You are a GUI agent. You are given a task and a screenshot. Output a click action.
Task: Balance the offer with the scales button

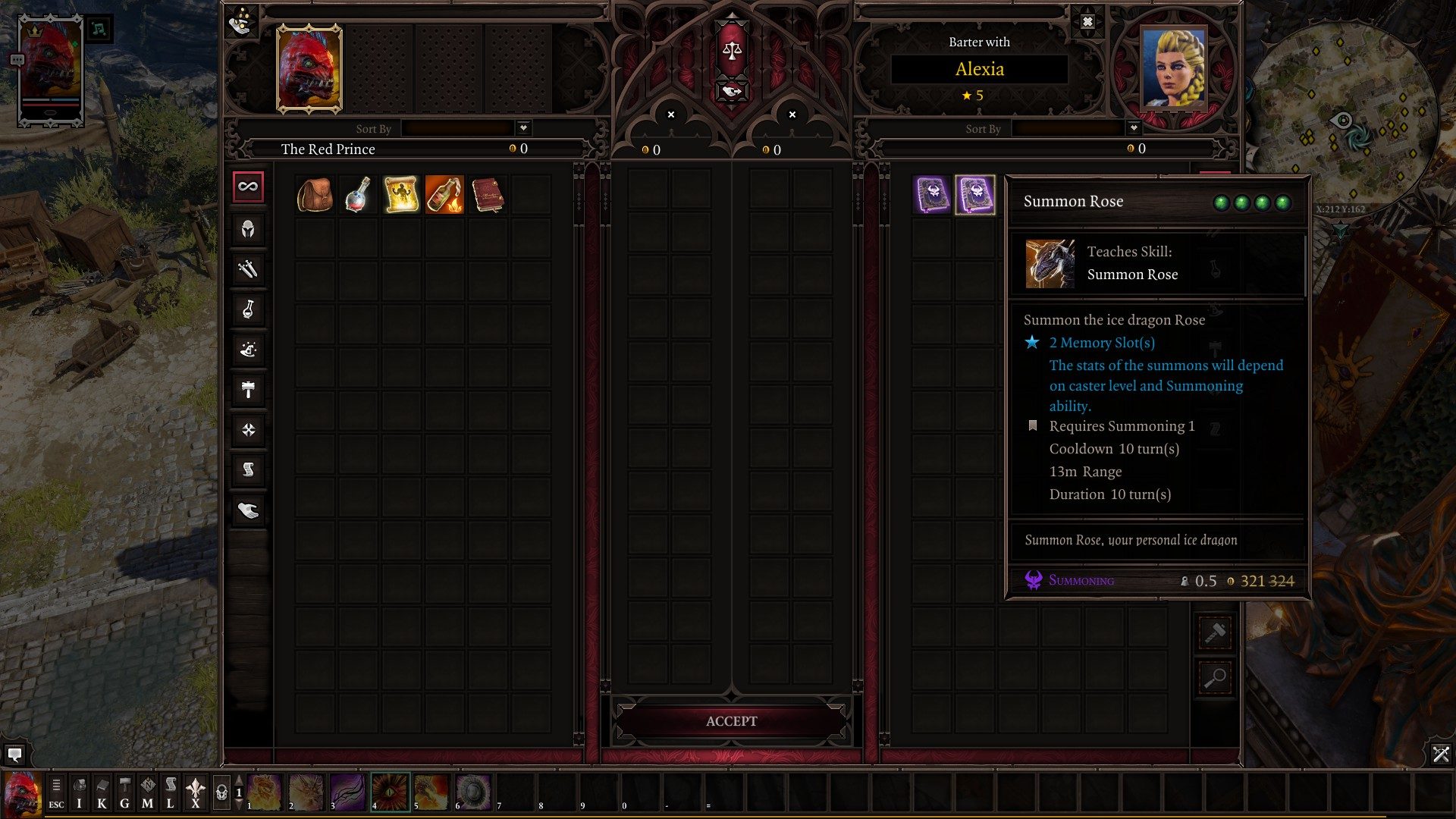[732, 52]
